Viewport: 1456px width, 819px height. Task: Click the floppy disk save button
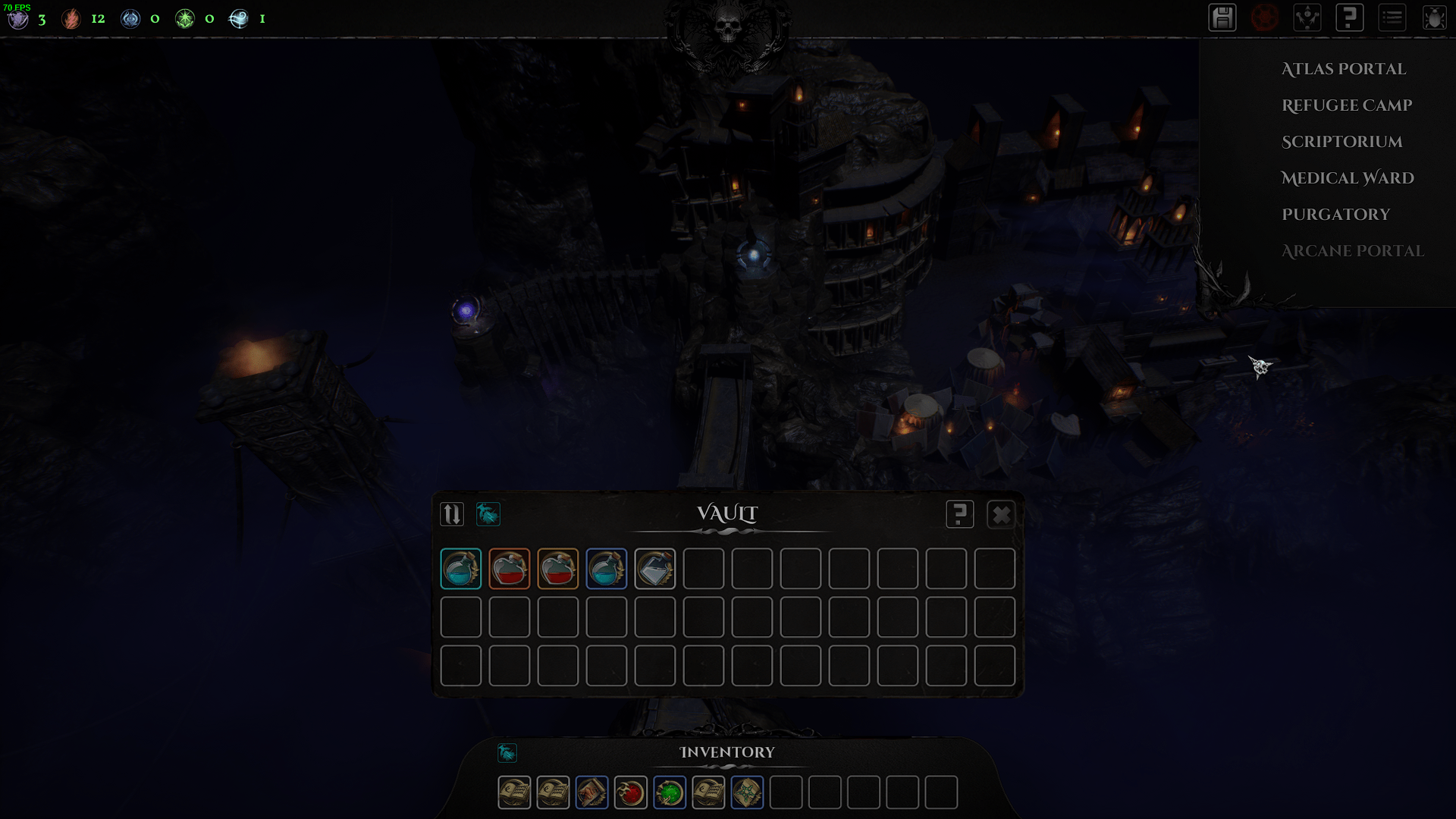tap(1222, 18)
